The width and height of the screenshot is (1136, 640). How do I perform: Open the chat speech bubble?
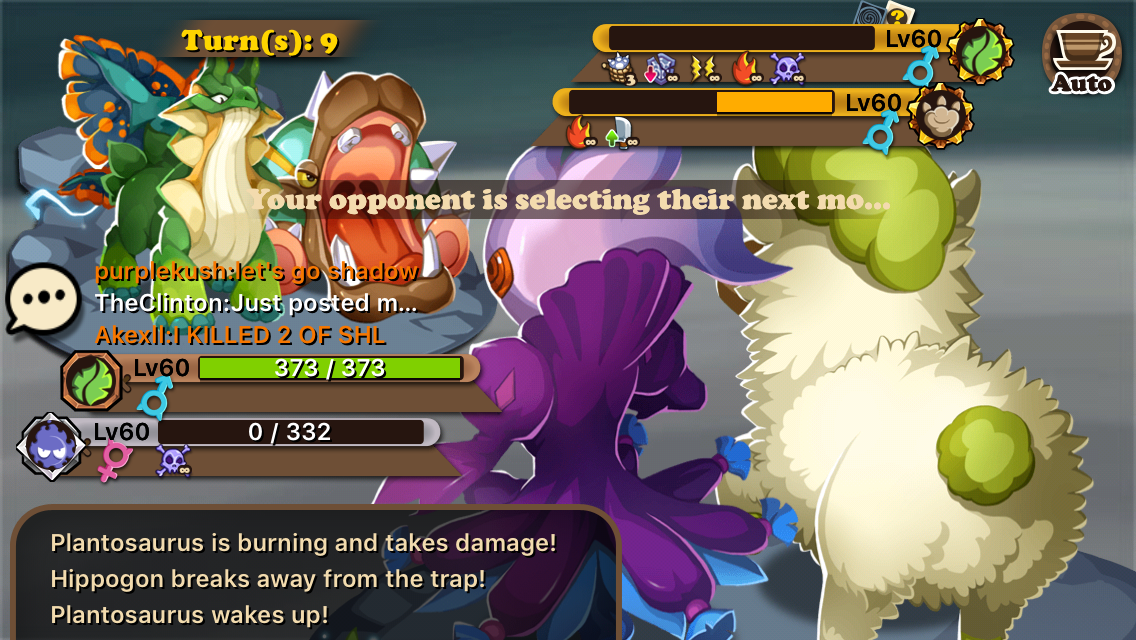pos(43,299)
